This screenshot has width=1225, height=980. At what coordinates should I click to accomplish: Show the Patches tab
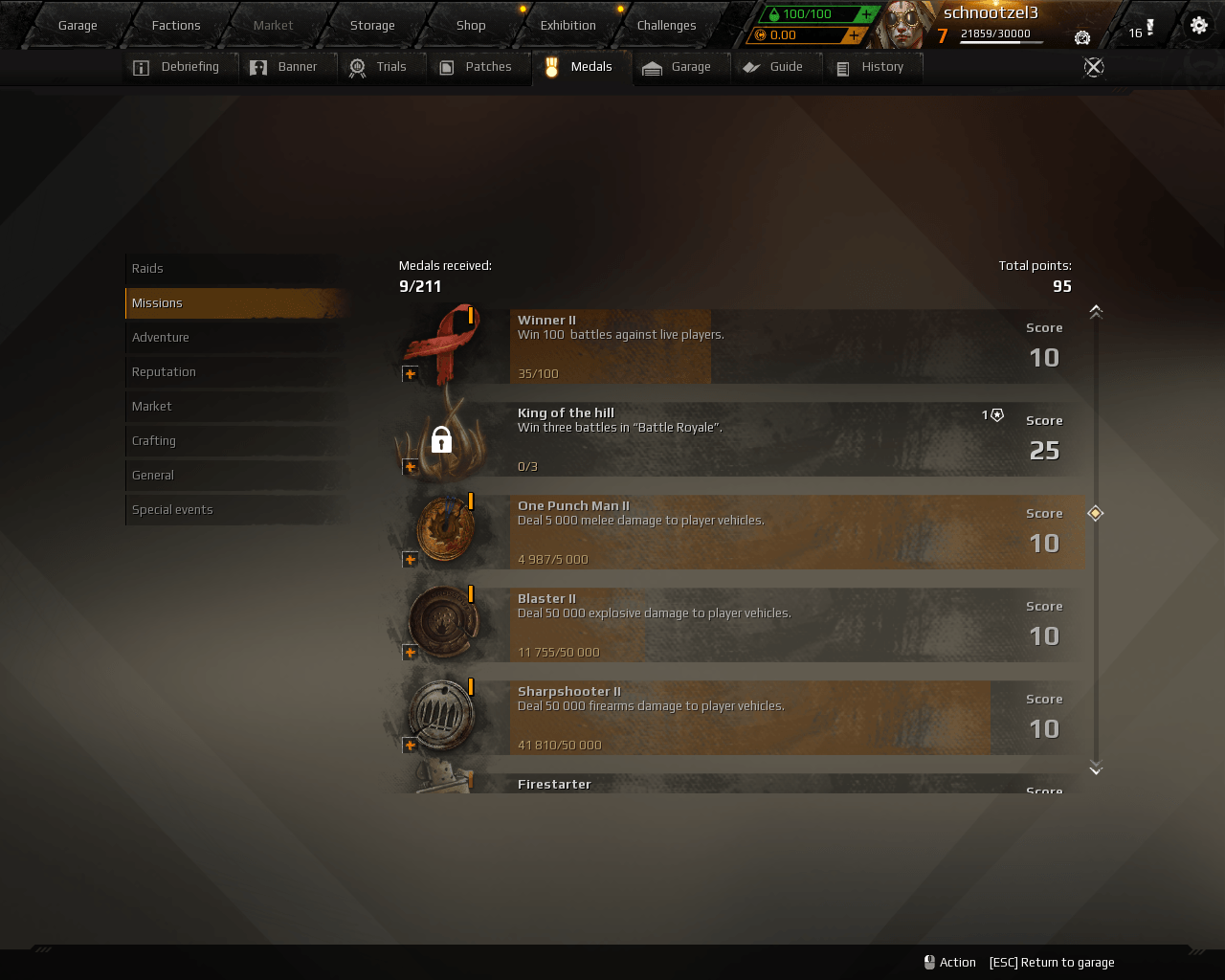click(x=477, y=67)
